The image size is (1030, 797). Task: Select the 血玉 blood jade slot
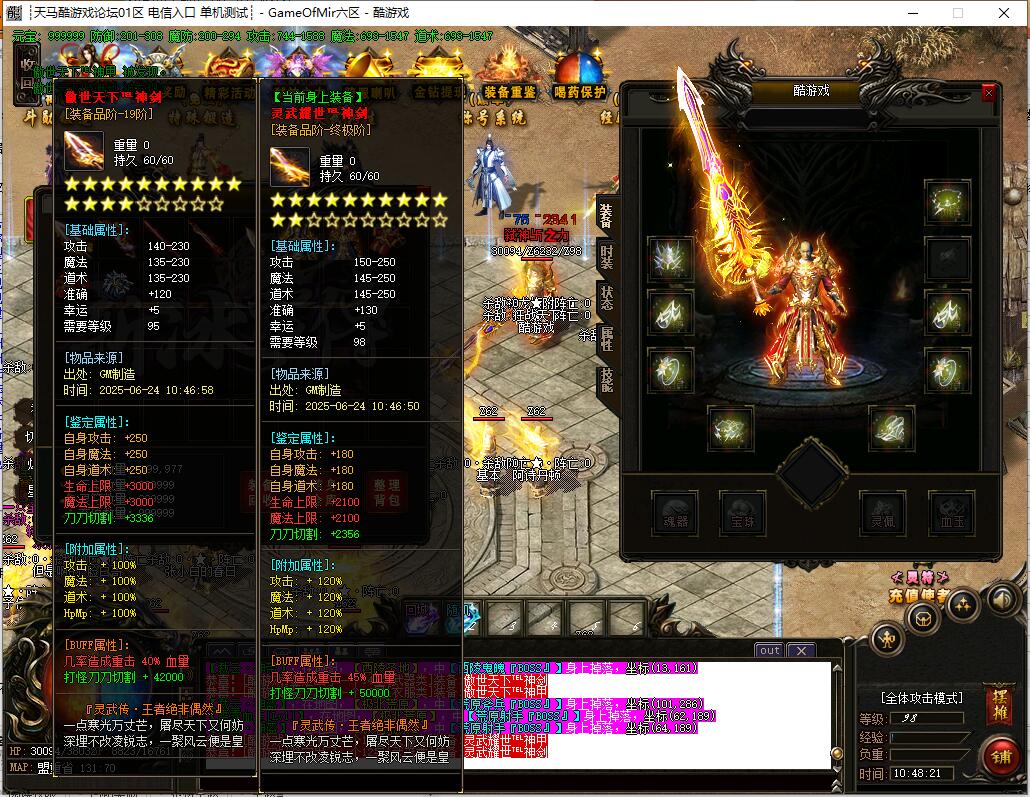tap(951, 511)
